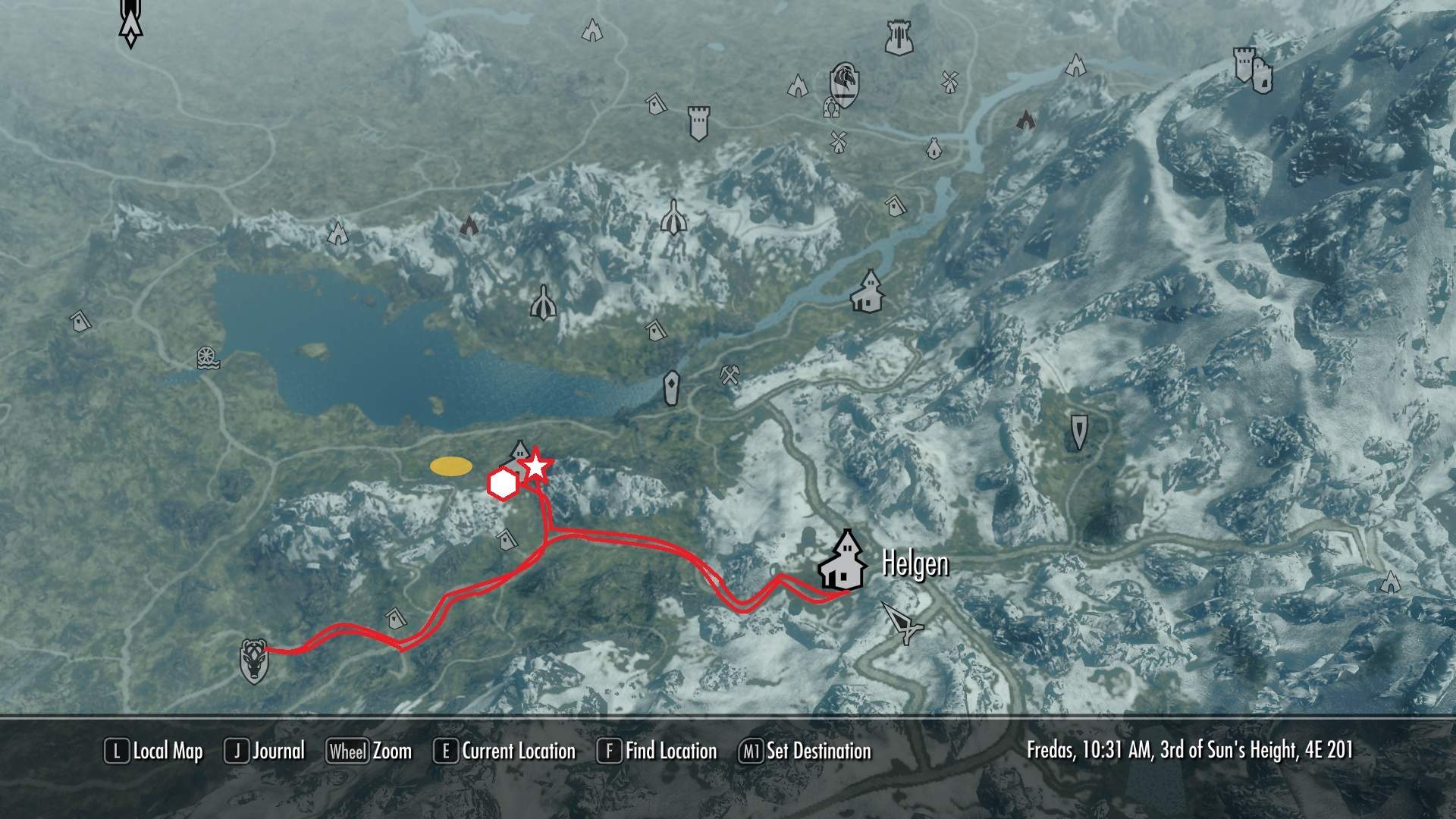Open the Journal from the map bar
The image size is (1456, 819).
point(265,752)
